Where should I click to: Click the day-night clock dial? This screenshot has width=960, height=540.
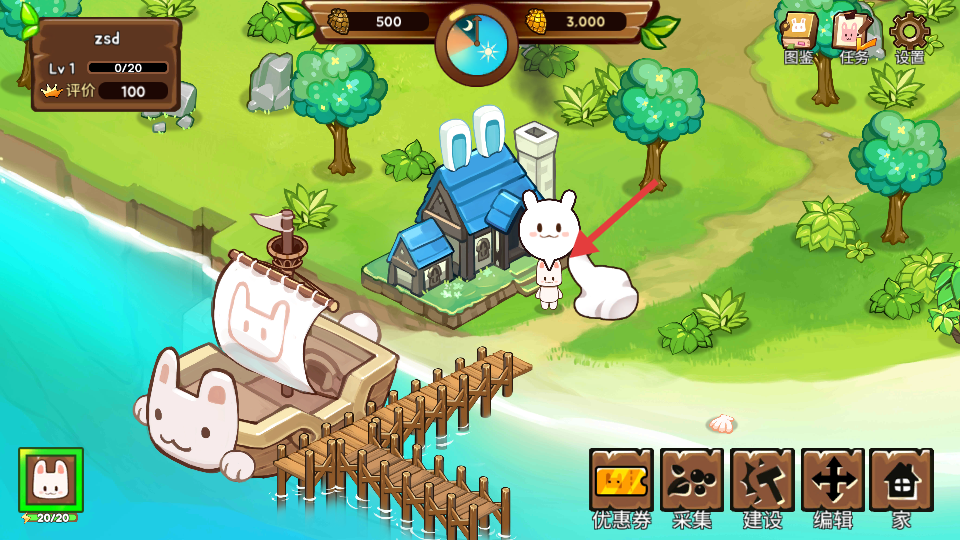(x=476, y=45)
